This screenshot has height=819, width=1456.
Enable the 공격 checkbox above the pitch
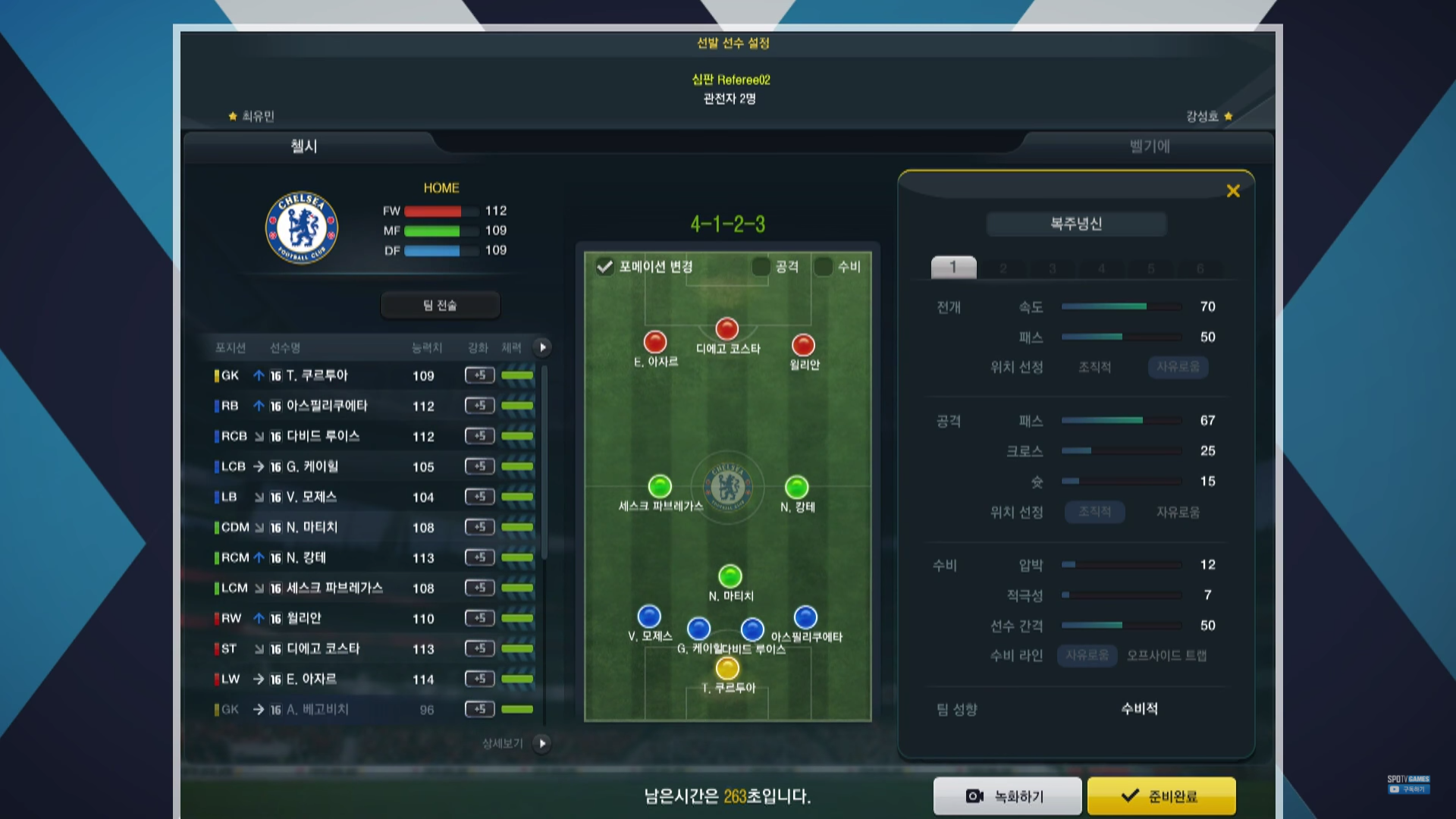[x=761, y=267]
